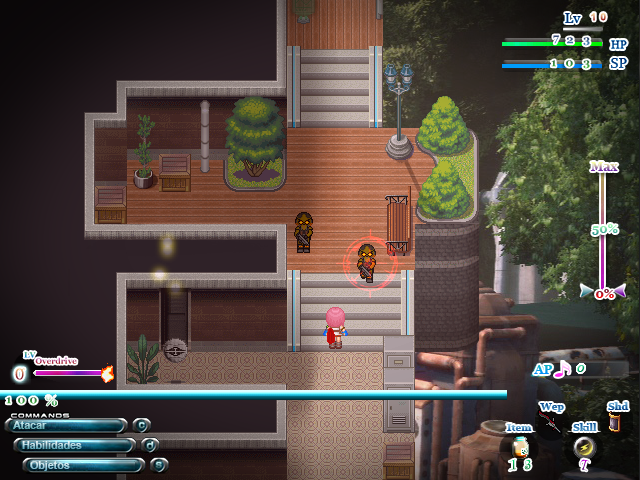This screenshot has height=480, width=640.
Task: Select the Atacar command
Action: (65, 425)
